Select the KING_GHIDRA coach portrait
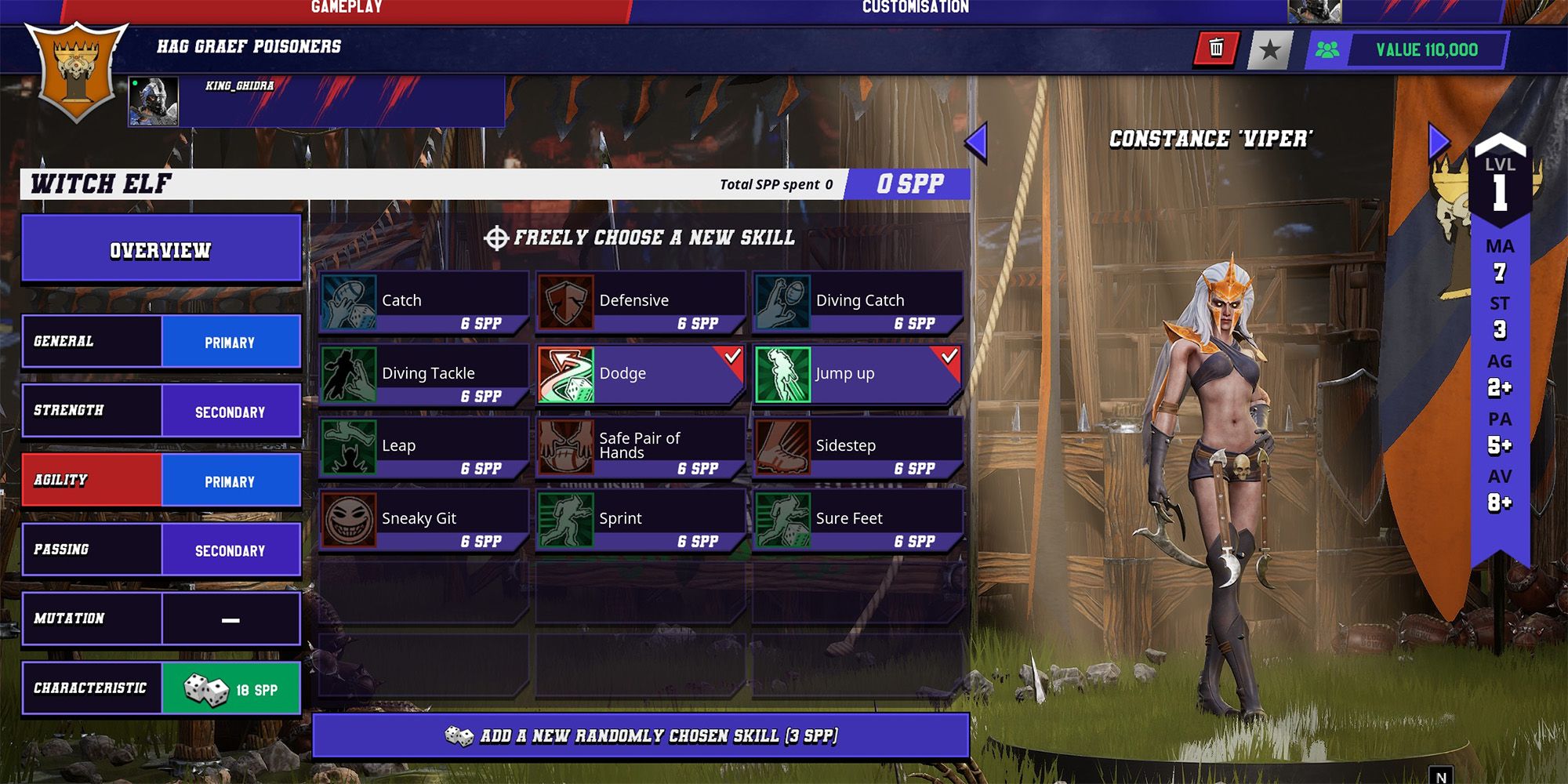This screenshot has width=1568, height=784. (154, 102)
